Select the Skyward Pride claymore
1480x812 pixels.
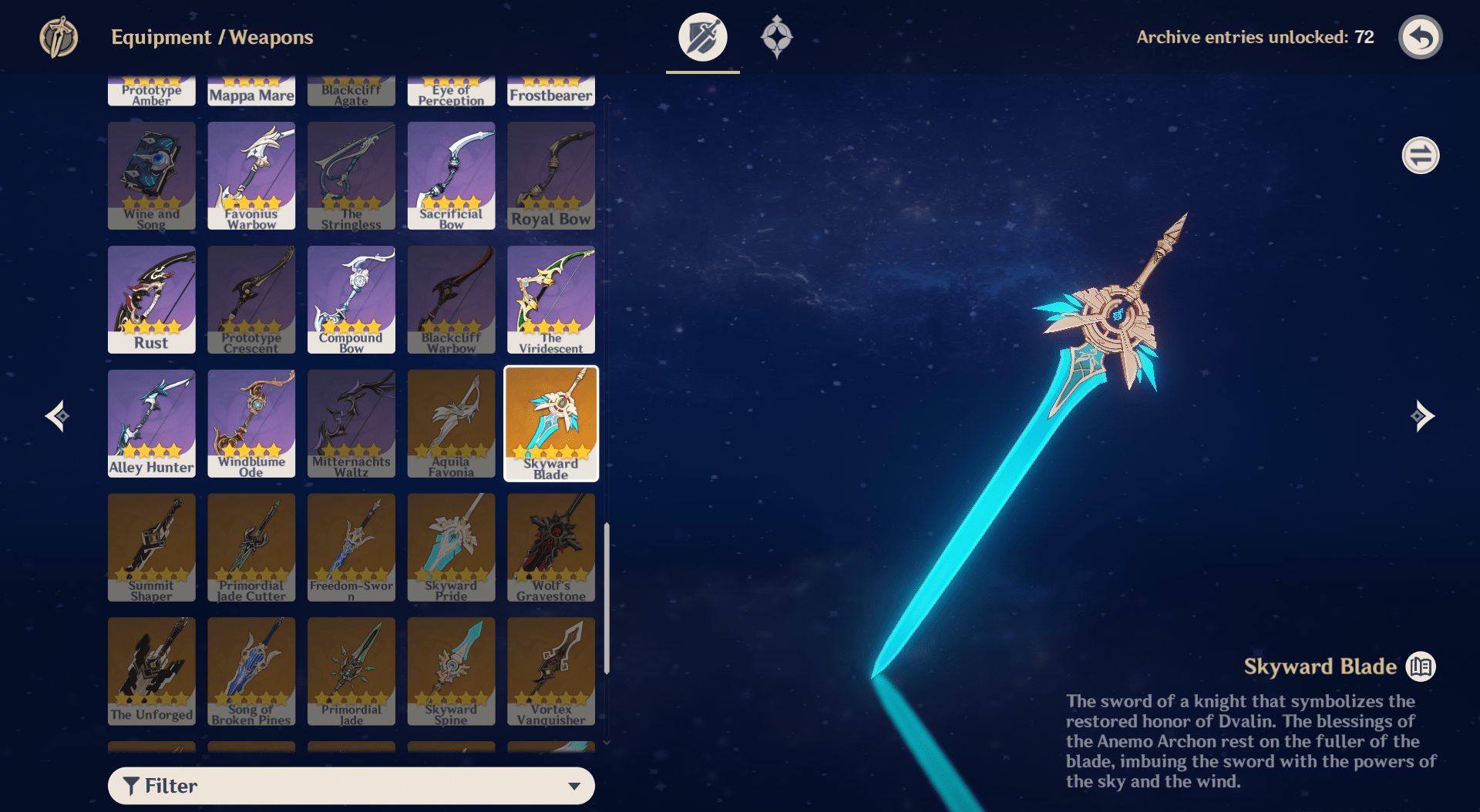pyautogui.click(x=451, y=548)
